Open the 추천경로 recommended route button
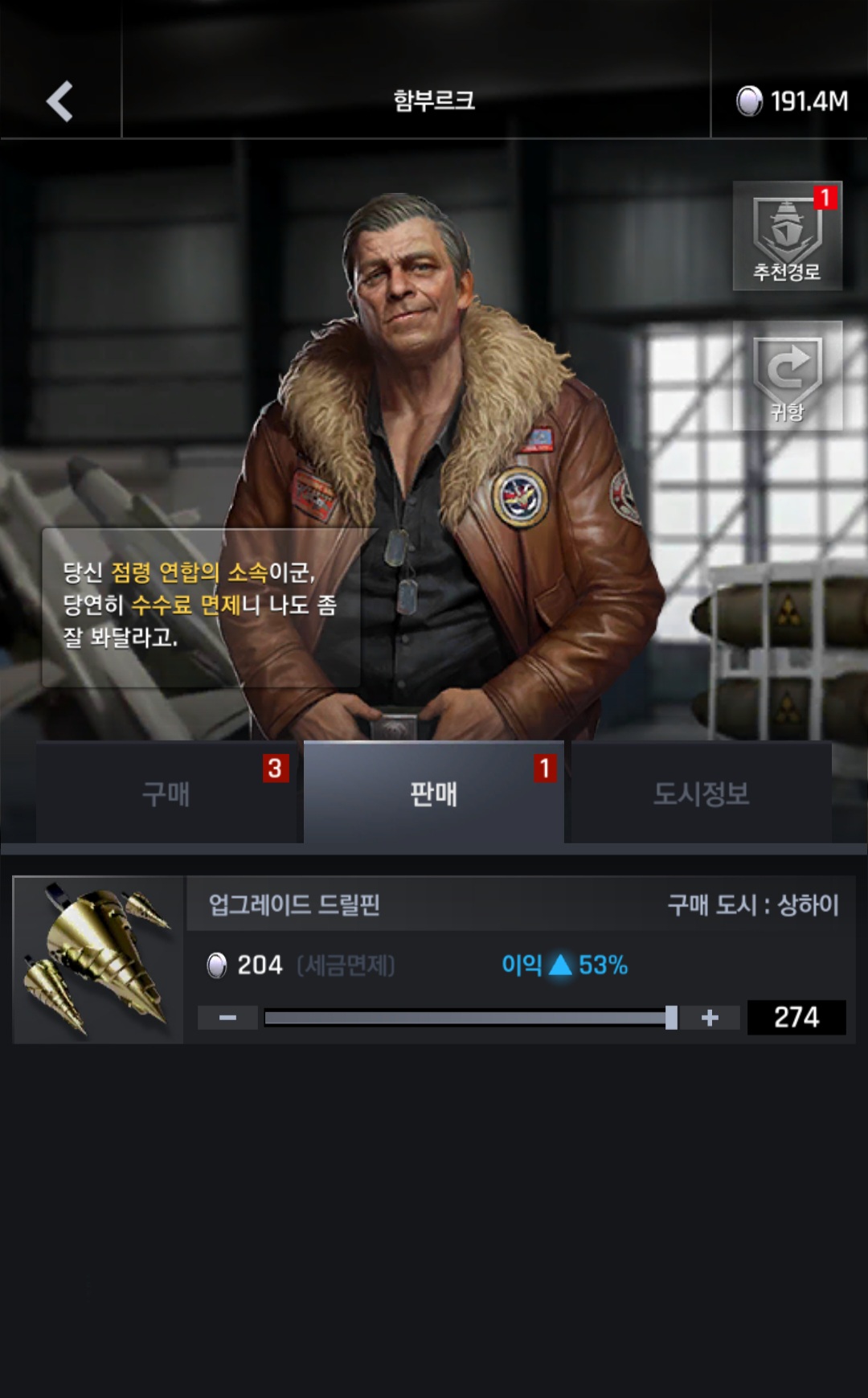 point(787,236)
